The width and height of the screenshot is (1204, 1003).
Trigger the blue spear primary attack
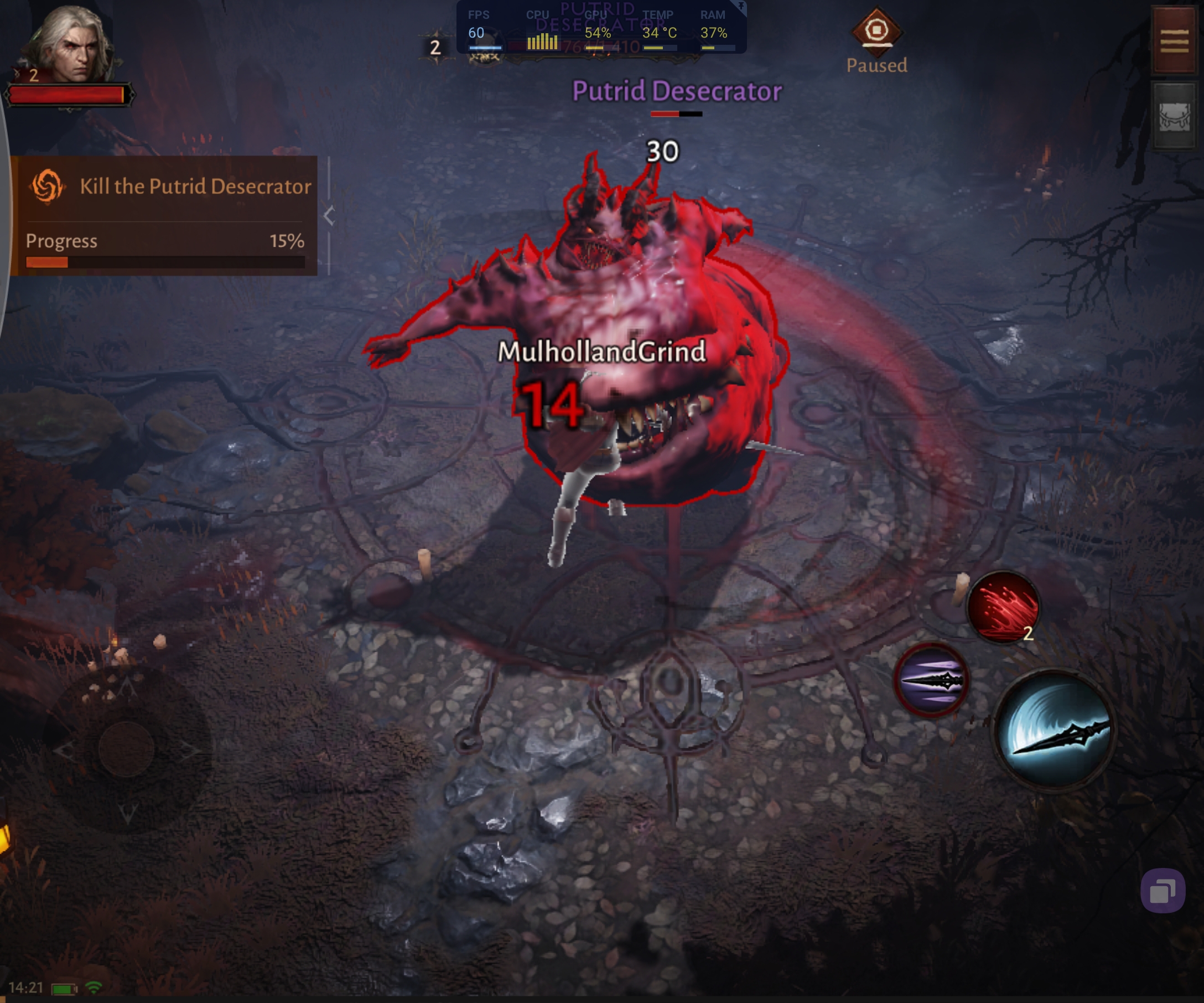point(1055,730)
